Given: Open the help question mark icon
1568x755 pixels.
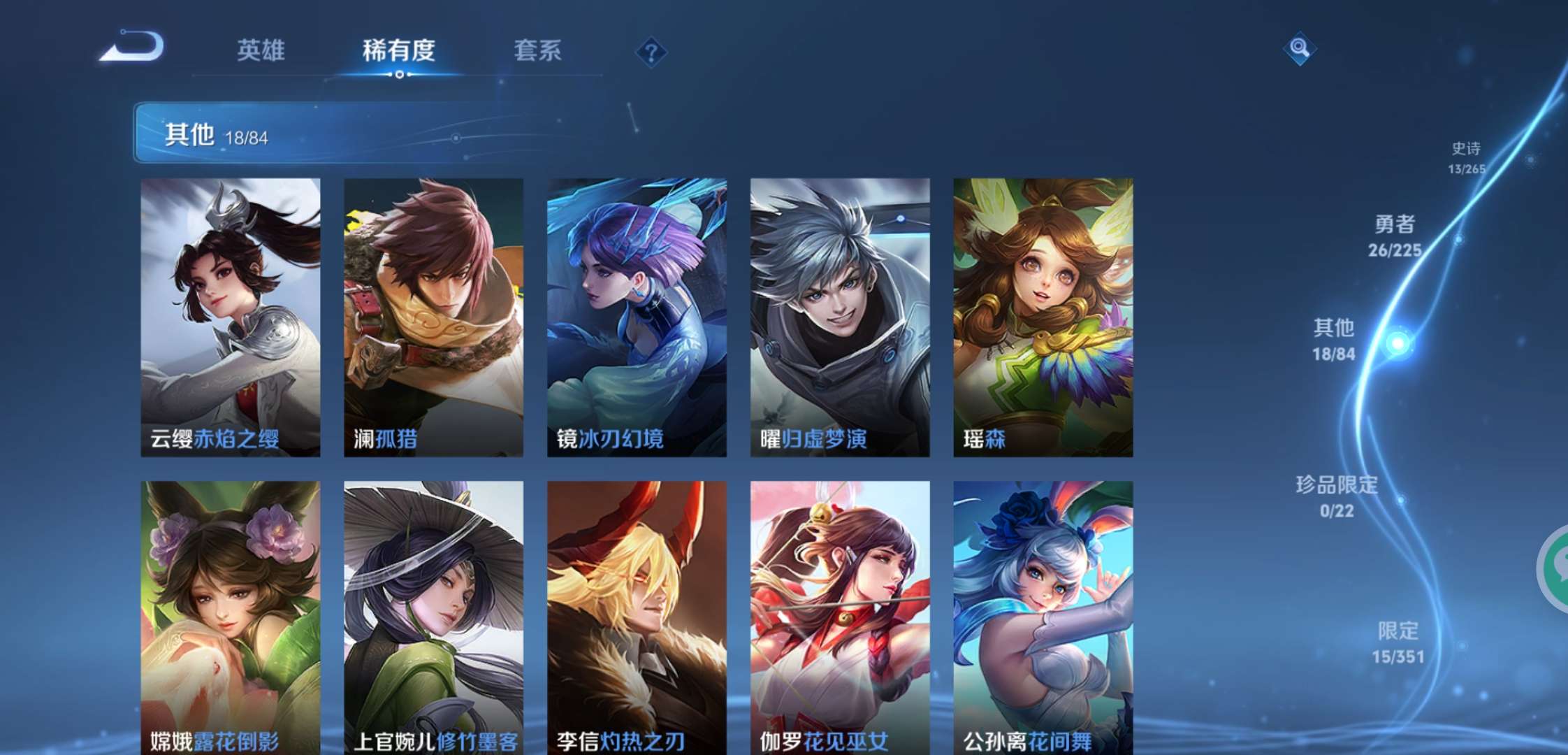Looking at the screenshot, I should [x=651, y=50].
